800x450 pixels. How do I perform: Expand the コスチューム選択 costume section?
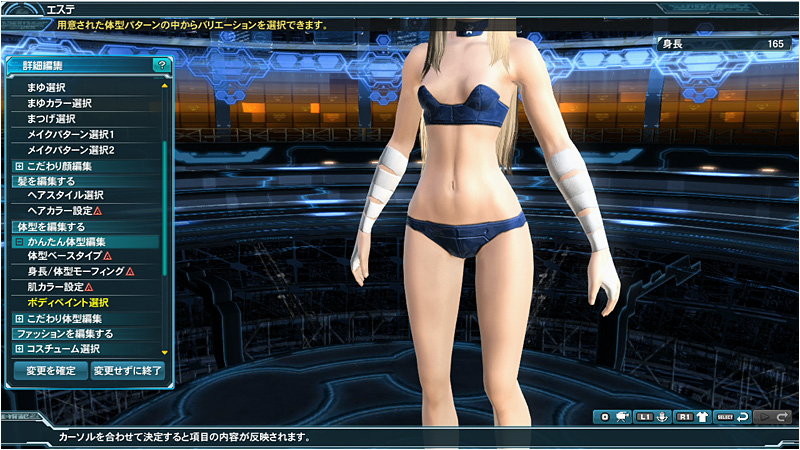tap(19, 349)
